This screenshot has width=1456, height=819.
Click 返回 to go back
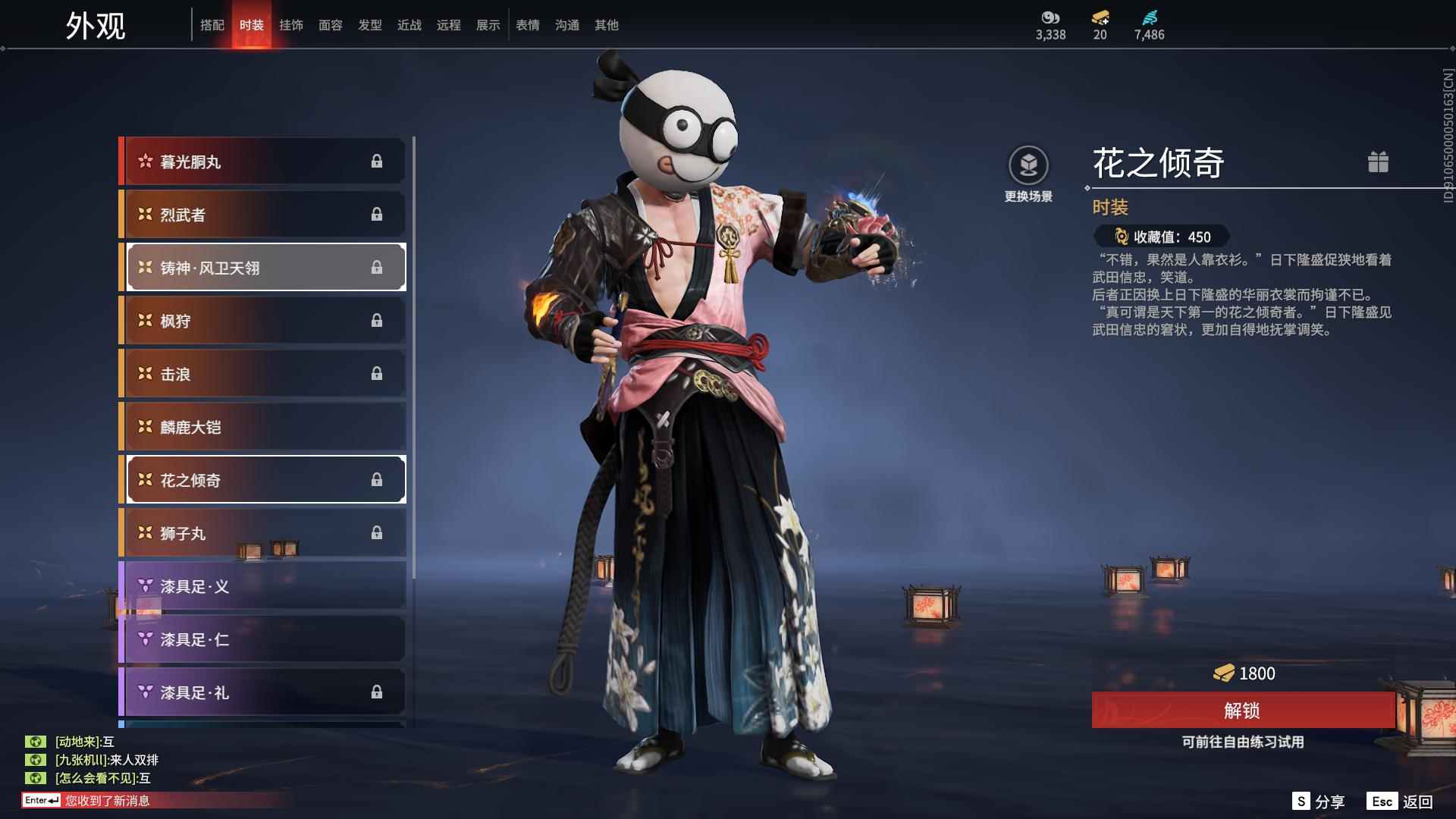click(1401, 802)
